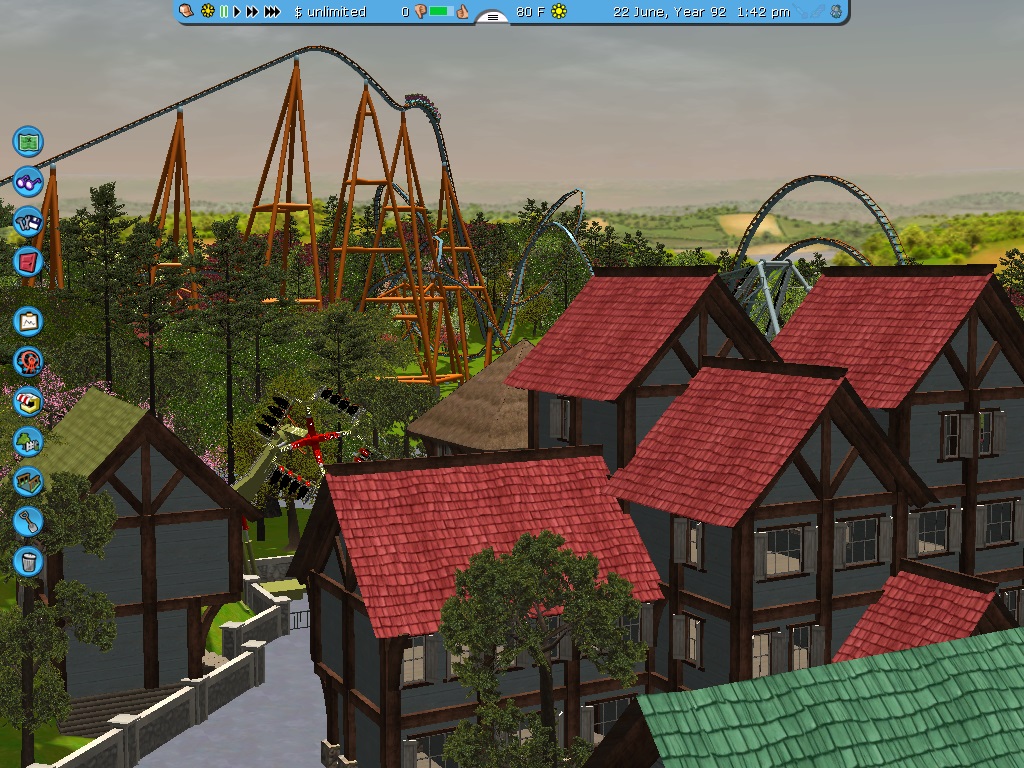Screen dimensions: 1024x768
Task: Click the guest head icon on top bar
Action: click(x=188, y=12)
